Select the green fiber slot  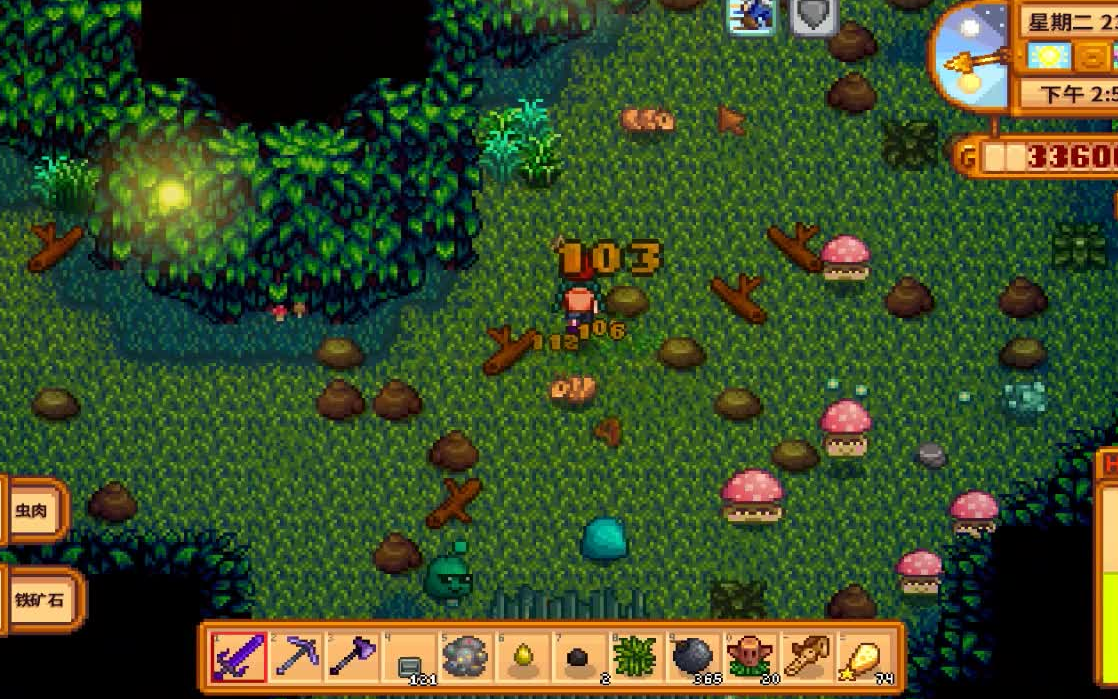635,657
